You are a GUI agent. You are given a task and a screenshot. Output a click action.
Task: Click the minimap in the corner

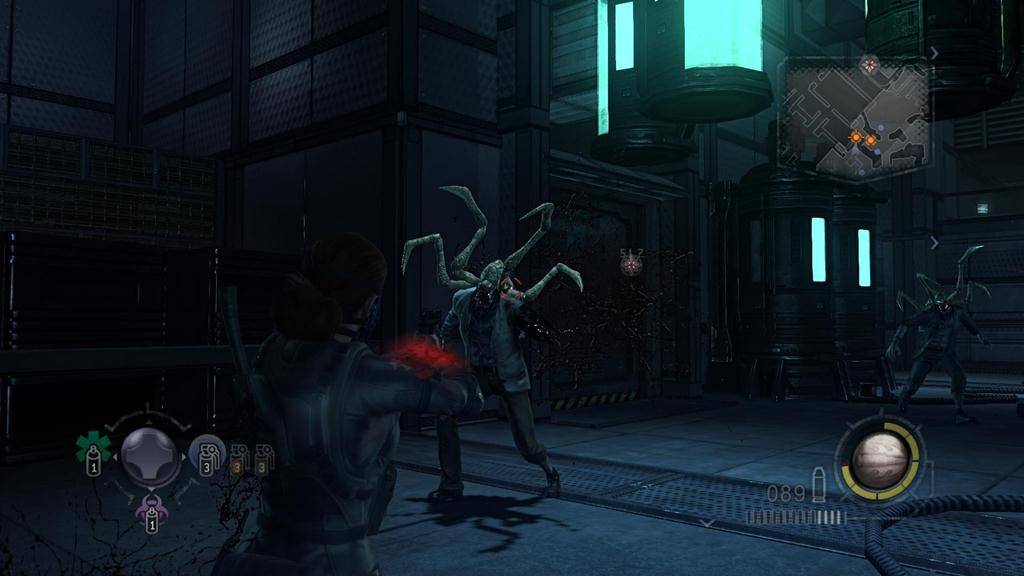pos(855,118)
